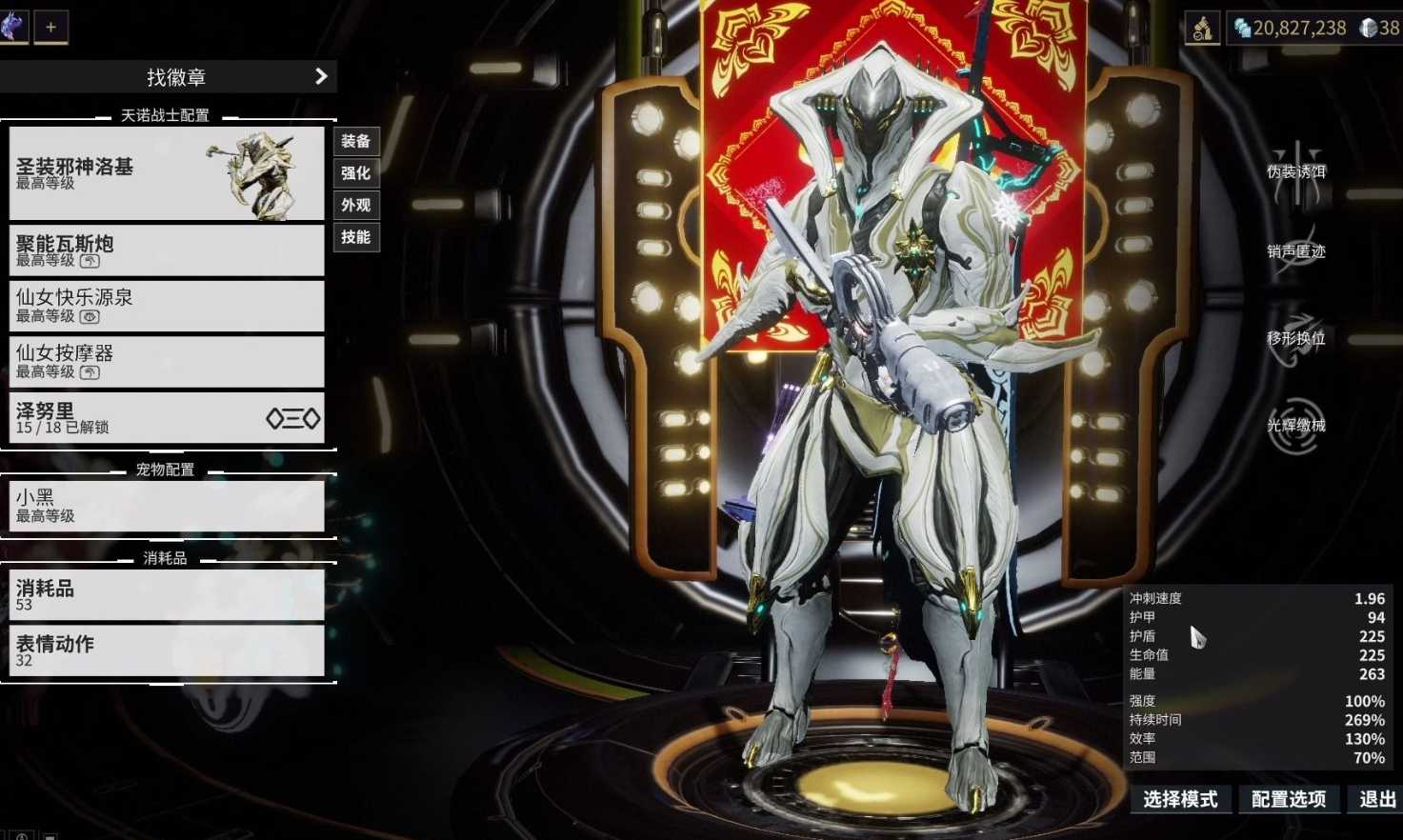Viewport: 1403px width, 840px height.
Task: Open the 消耗品 gear entry
Action: [x=167, y=594]
